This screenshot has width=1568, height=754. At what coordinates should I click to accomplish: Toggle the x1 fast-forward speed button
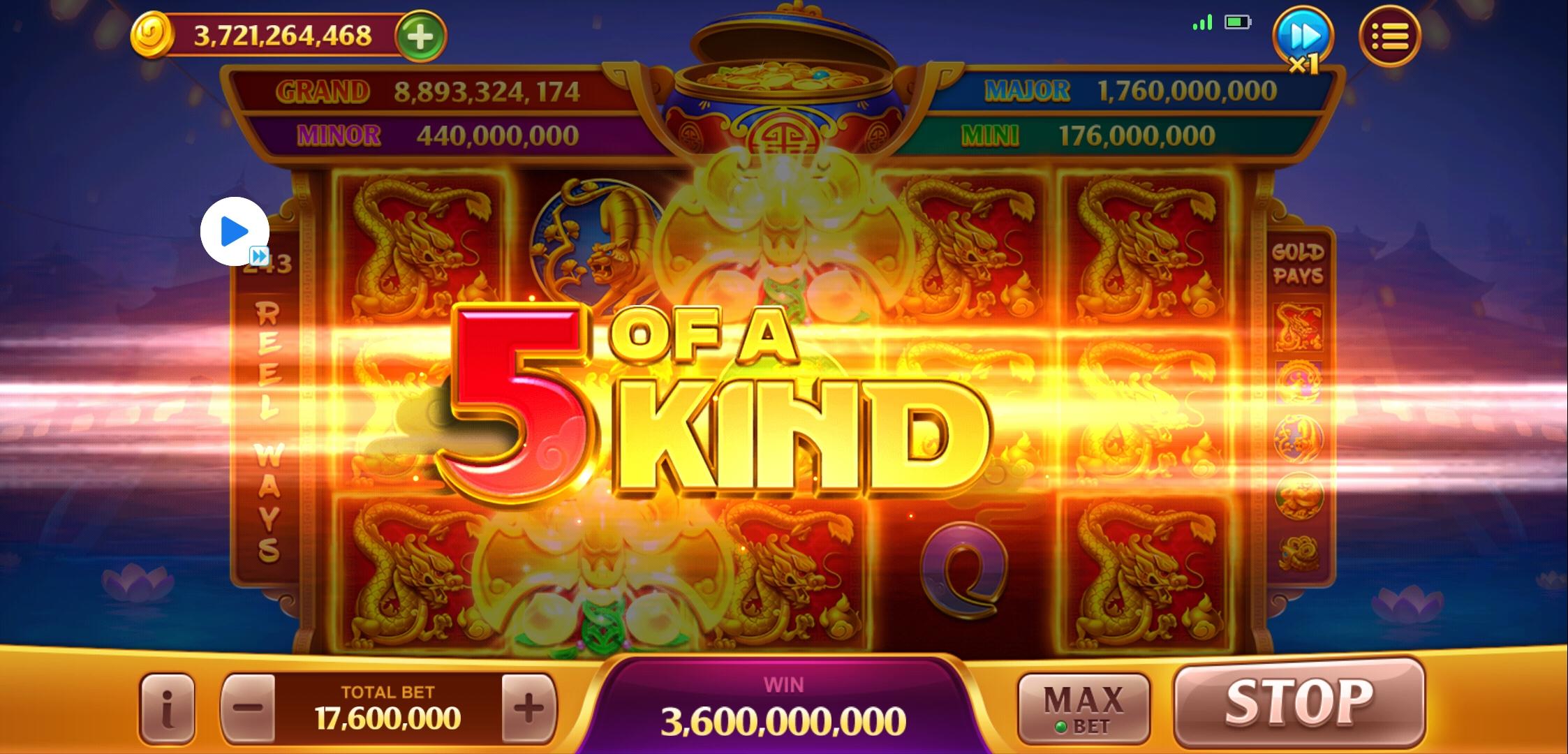(1303, 38)
